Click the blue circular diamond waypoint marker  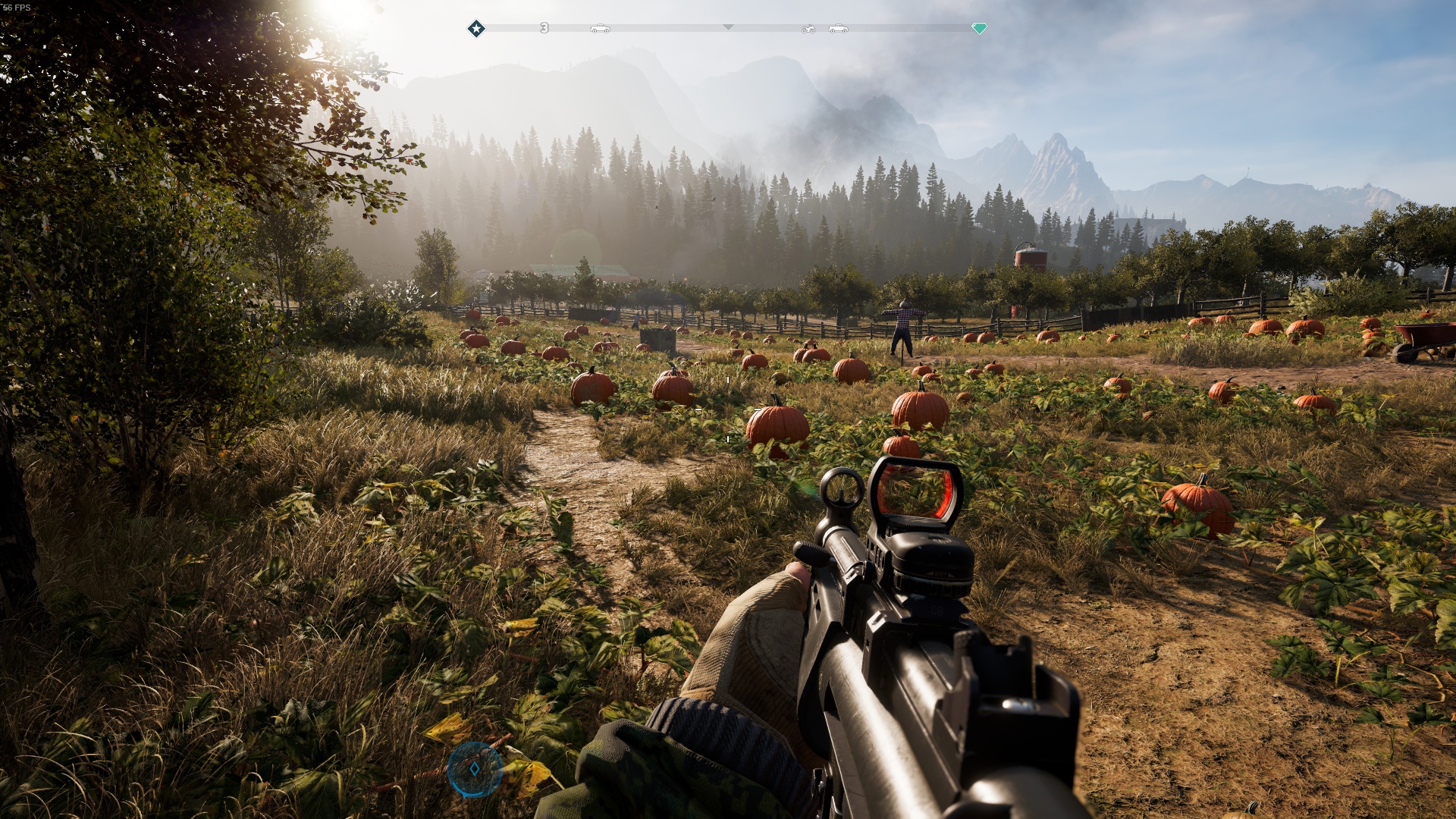[x=475, y=769]
